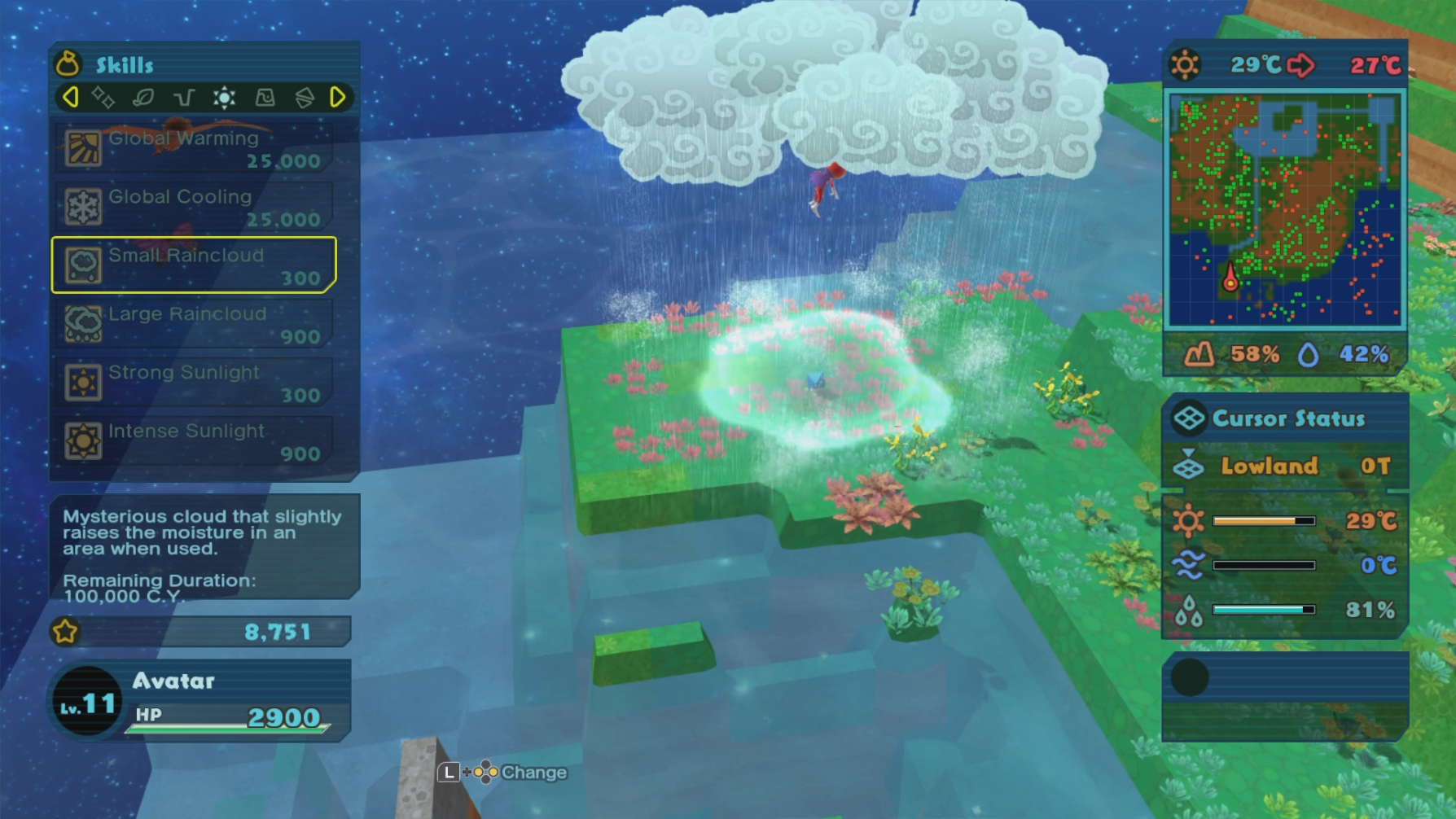This screenshot has height=819, width=1456.
Task: Choose the Intense Sunlight skill
Action: click(194, 441)
